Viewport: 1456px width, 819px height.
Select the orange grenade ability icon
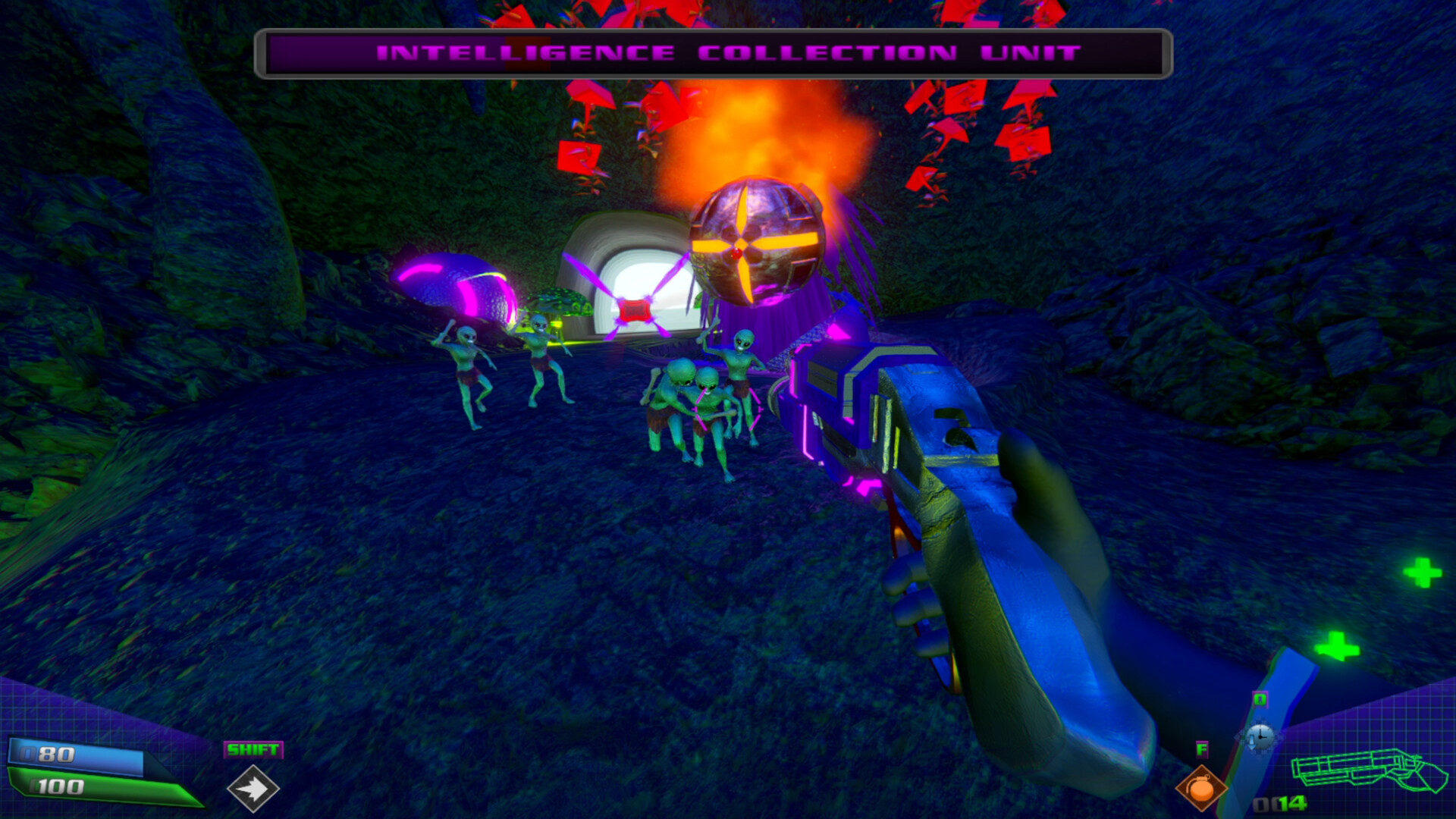click(1201, 789)
